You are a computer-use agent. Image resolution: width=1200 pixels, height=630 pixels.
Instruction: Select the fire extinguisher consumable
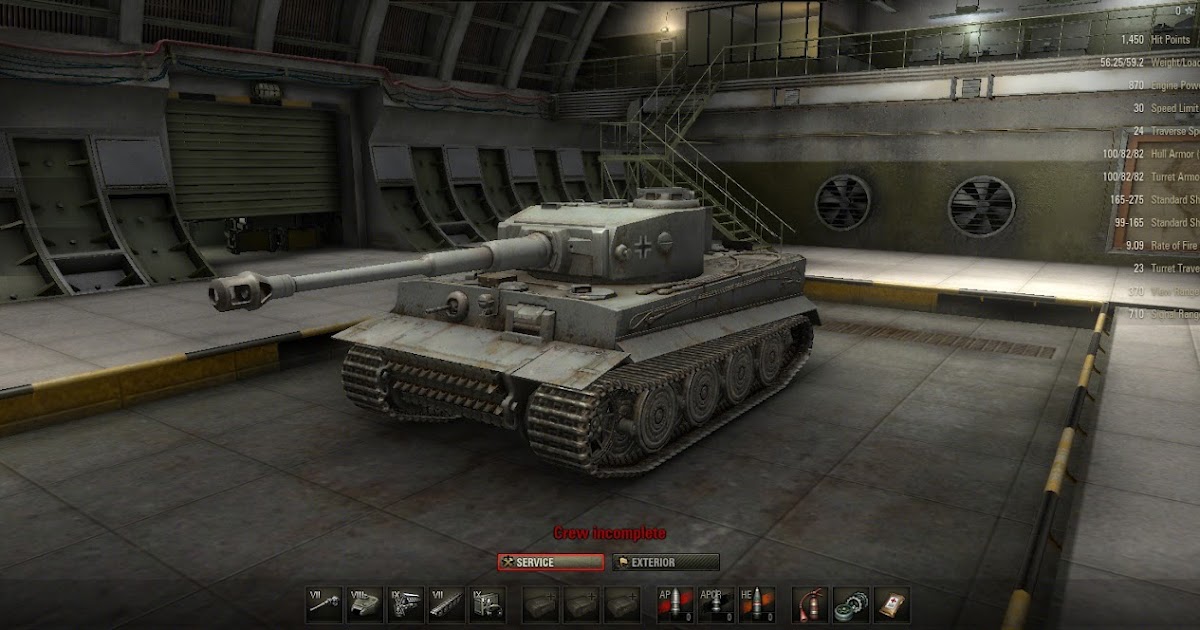click(x=810, y=604)
